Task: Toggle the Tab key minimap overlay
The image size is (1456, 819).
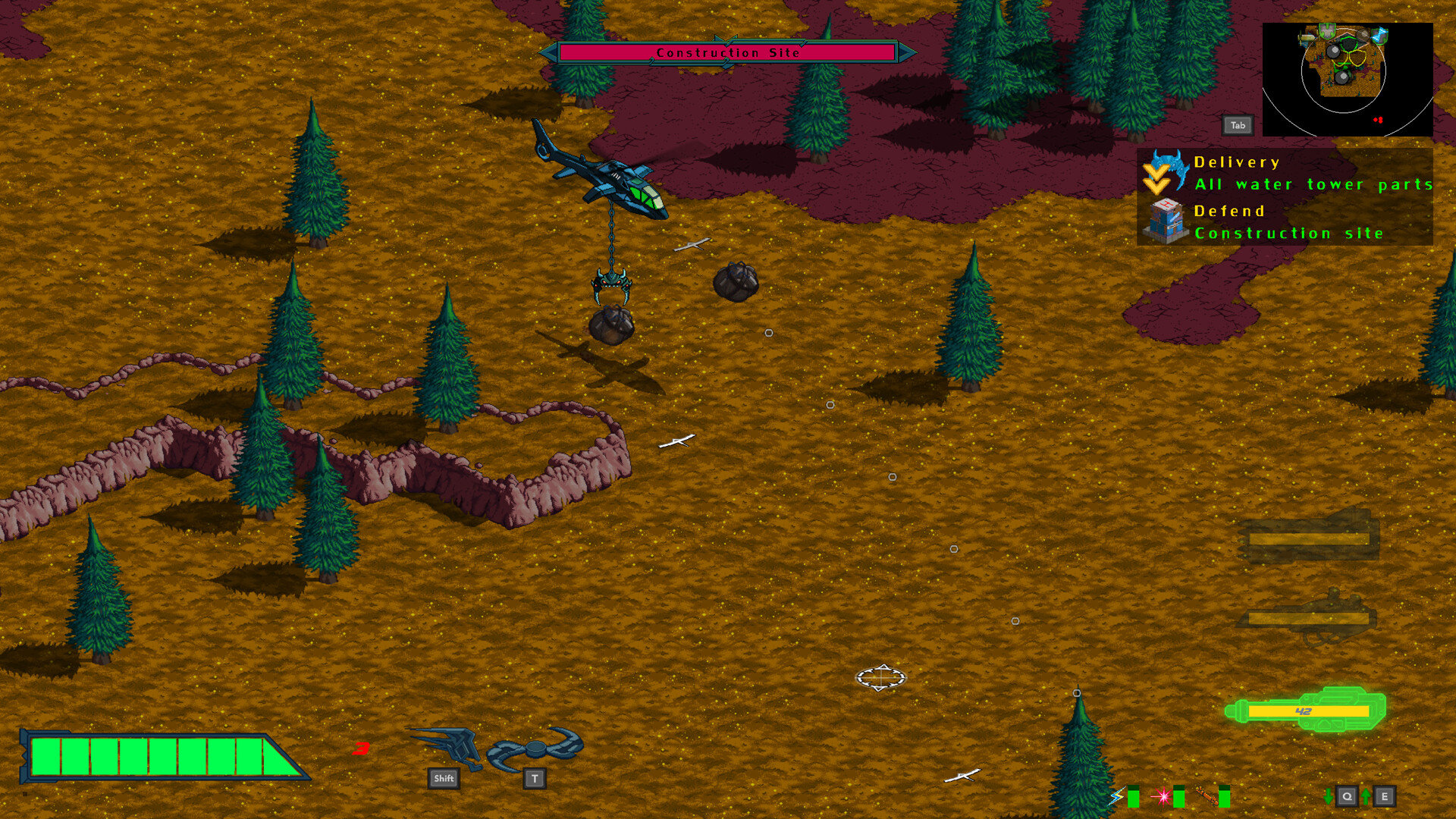Action: tap(1238, 124)
